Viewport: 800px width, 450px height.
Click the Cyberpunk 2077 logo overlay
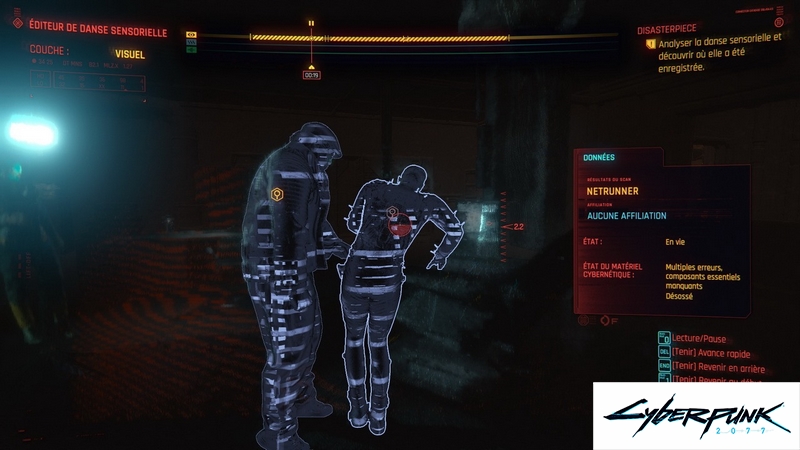(x=696, y=415)
